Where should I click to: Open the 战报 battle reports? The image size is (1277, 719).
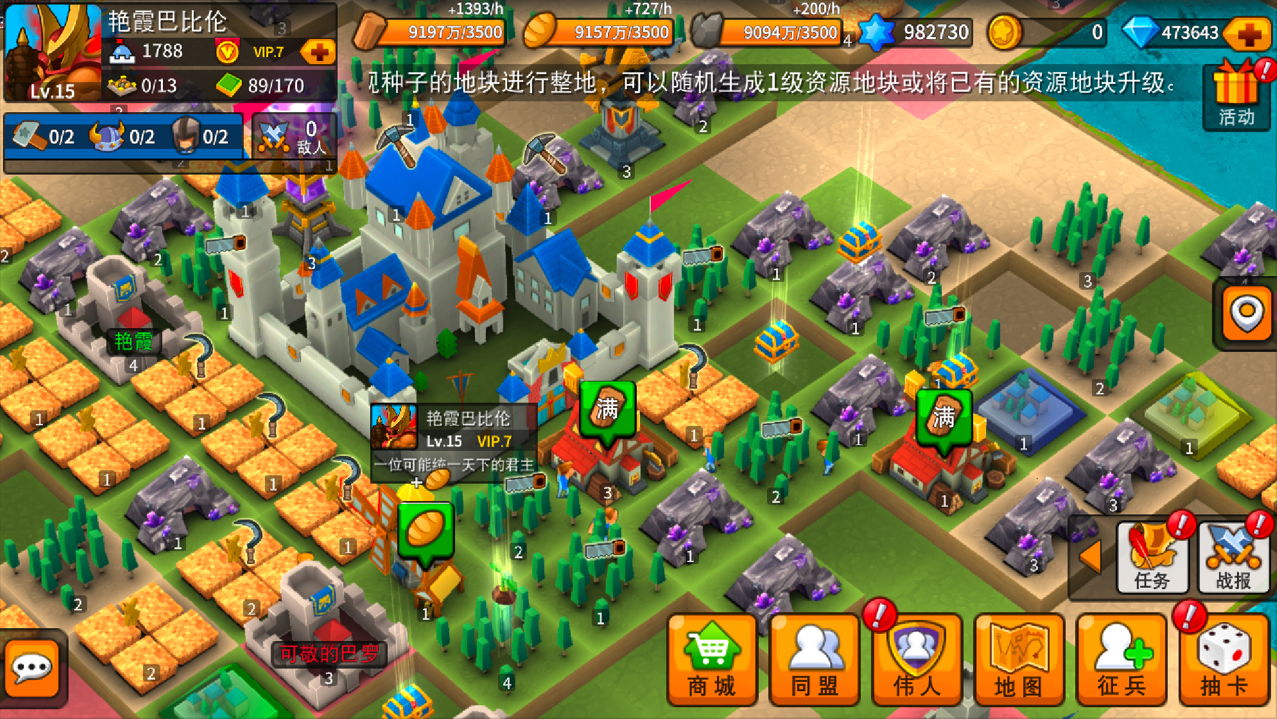coord(1233,557)
